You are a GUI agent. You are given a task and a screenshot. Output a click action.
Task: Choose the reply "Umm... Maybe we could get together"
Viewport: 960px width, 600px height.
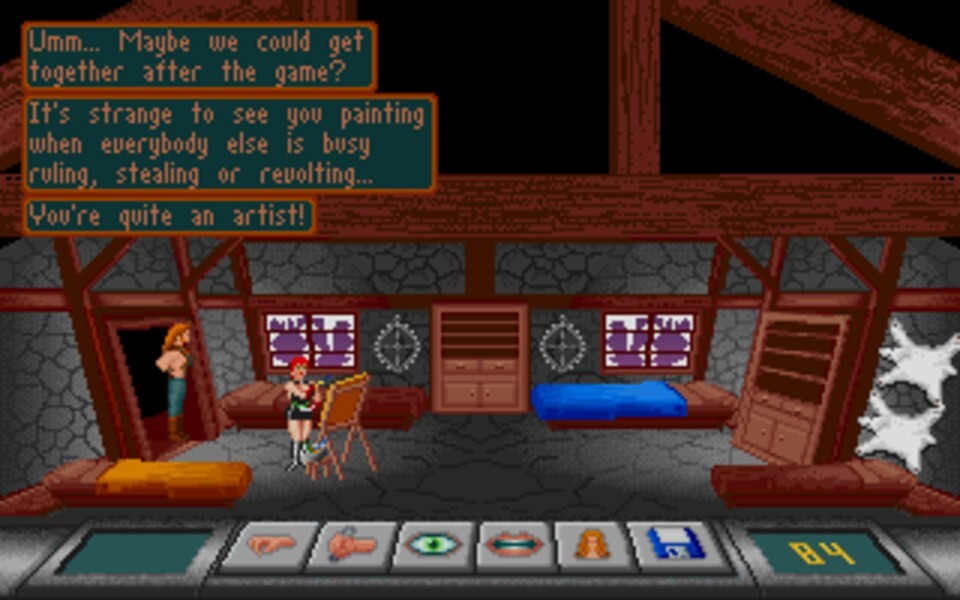(x=199, y=57)
